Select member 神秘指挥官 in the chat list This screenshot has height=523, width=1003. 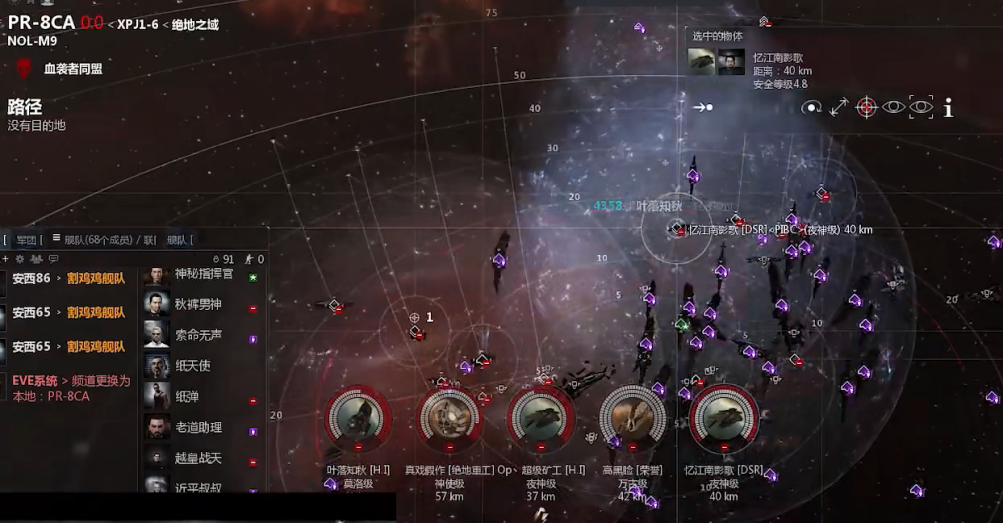click(203, 273)
